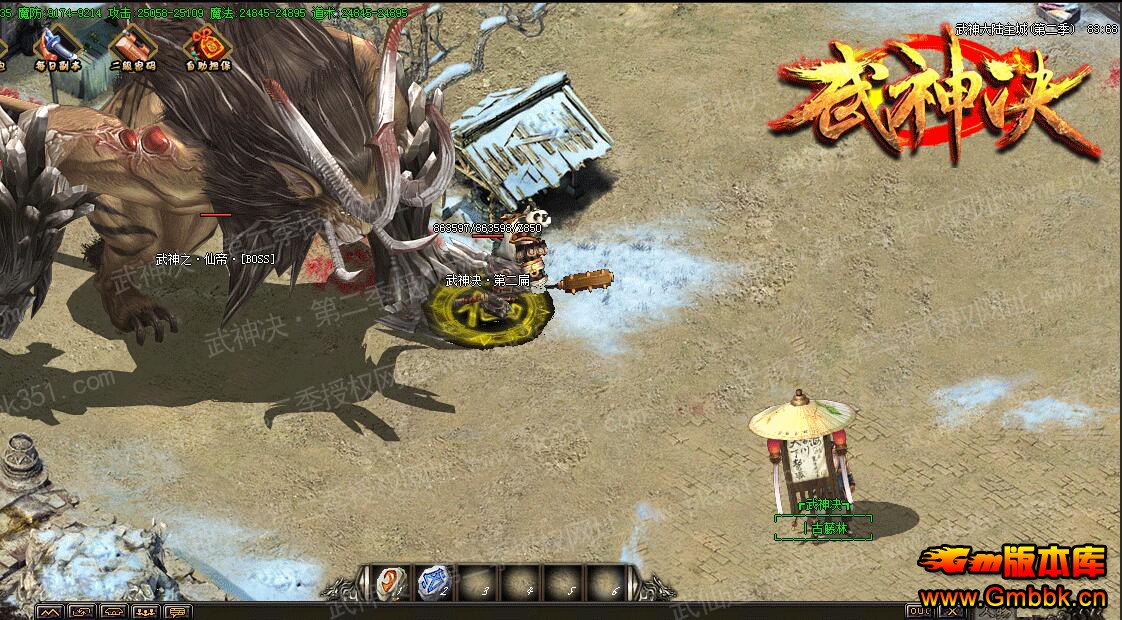
Task: Use the blue rune stone in hotbar slot 2
Action: [x=433, y=581]
